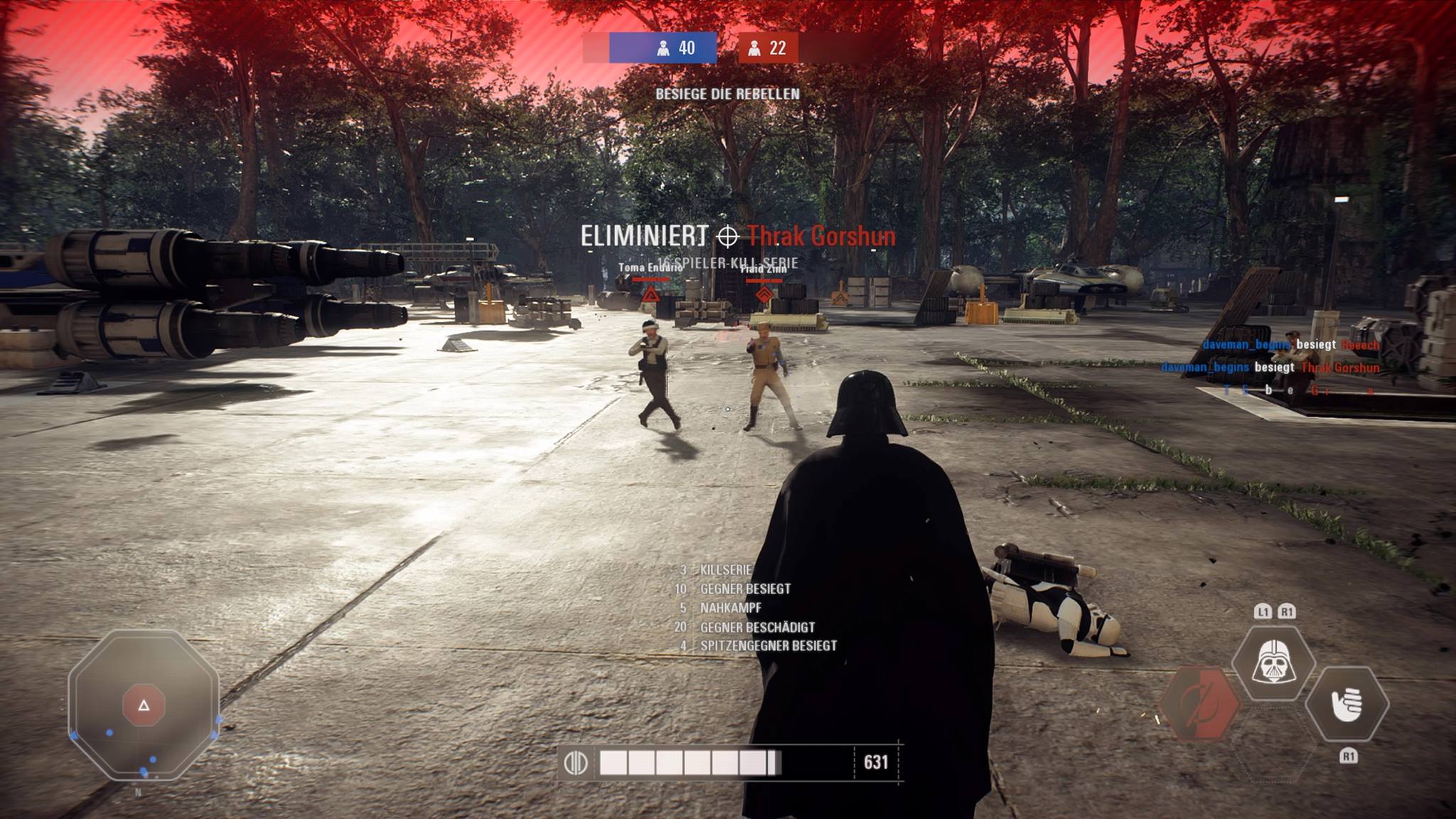This screenshot has height=819, width=1456.
Task: Trigger the red lightsaber throw ability
Action: 1199,702
